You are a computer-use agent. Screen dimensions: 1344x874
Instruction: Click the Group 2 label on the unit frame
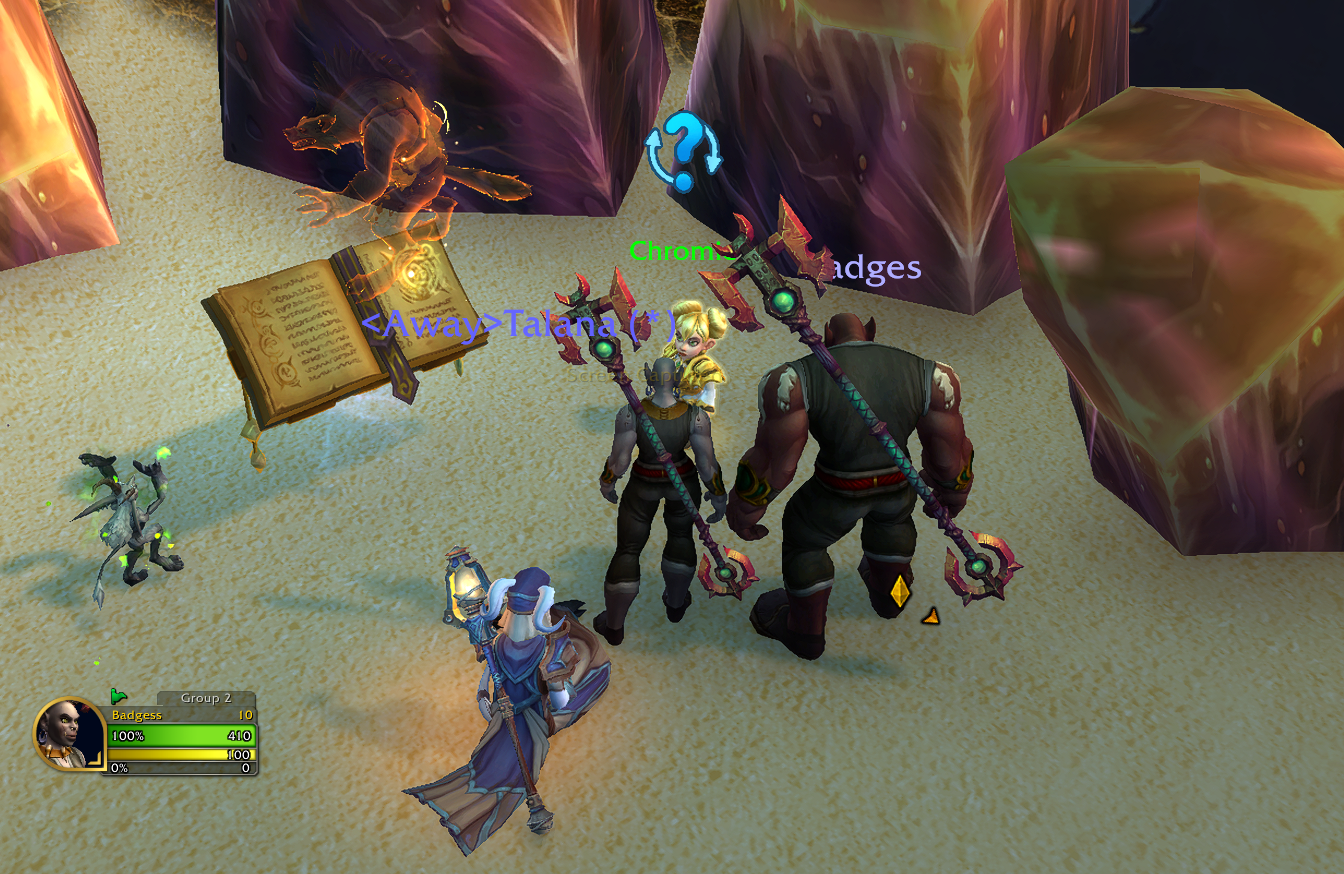[206, 698]
